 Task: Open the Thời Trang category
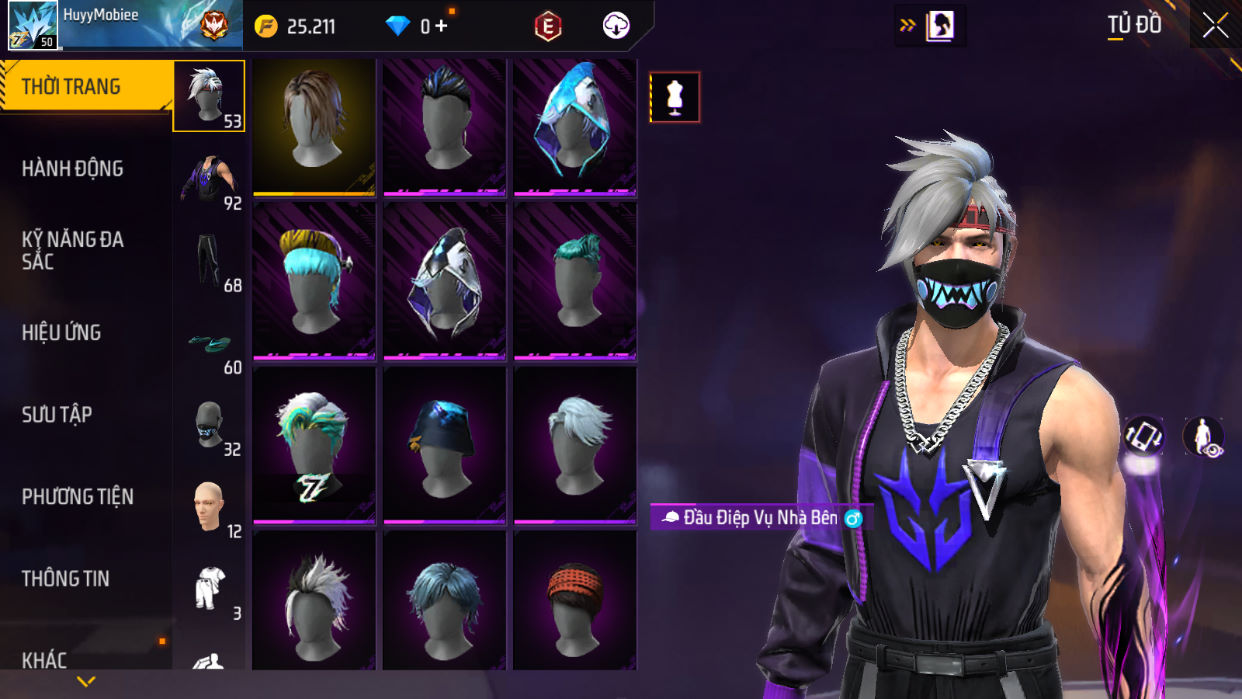(x=86, y=87)
